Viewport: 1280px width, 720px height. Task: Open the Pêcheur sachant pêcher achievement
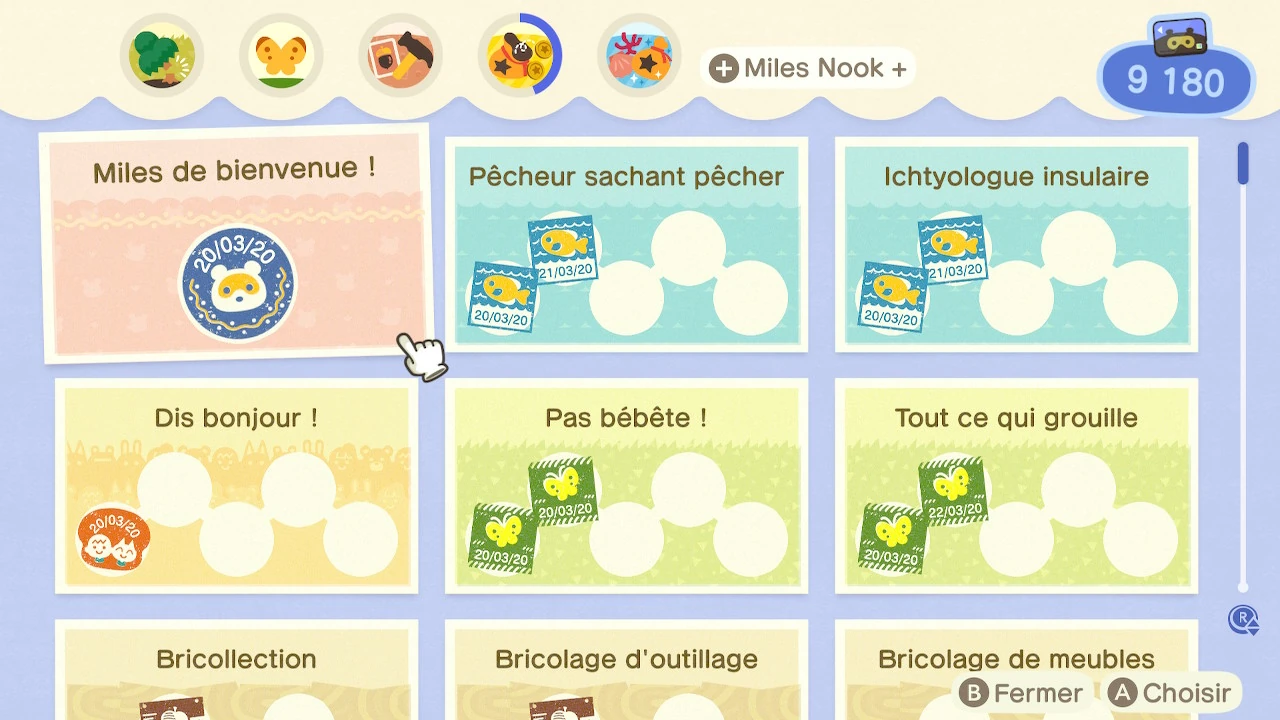click(626, 243)
